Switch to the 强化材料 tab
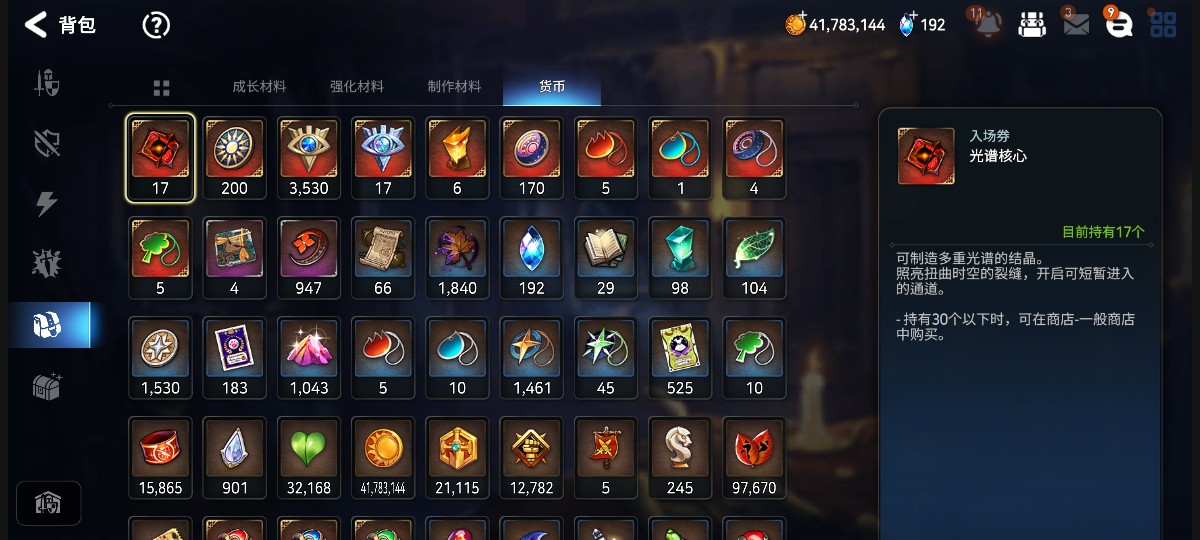 357,87
